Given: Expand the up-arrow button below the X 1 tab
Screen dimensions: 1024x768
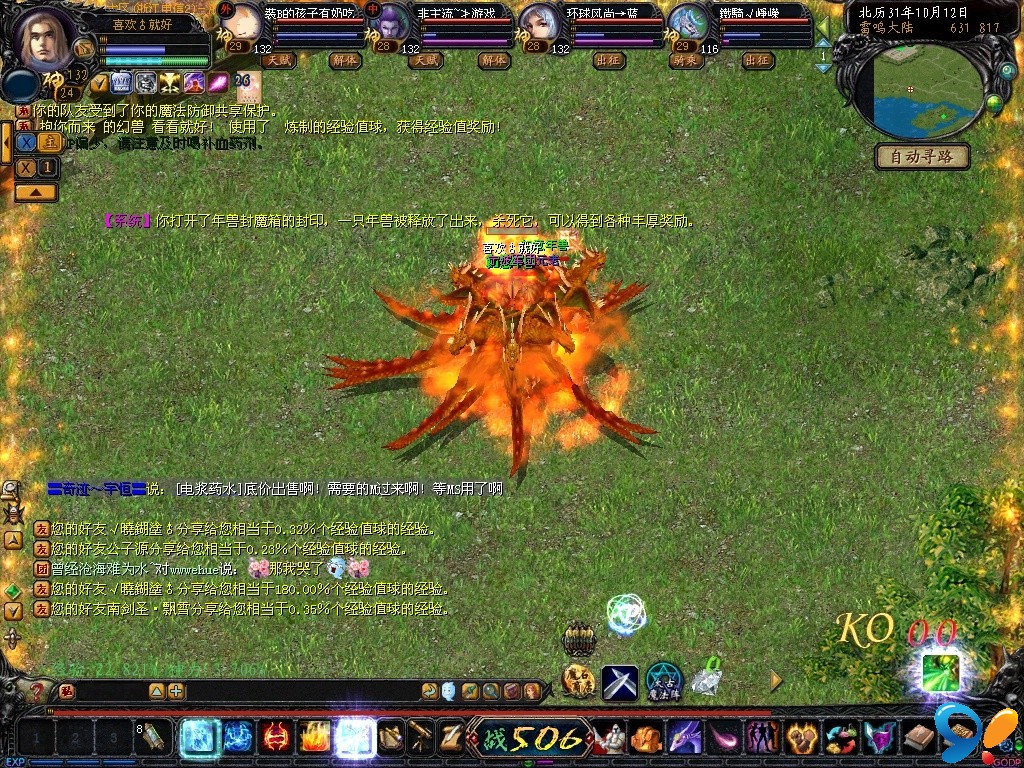Looking at the screenshot, I should [x=36, y=192].
